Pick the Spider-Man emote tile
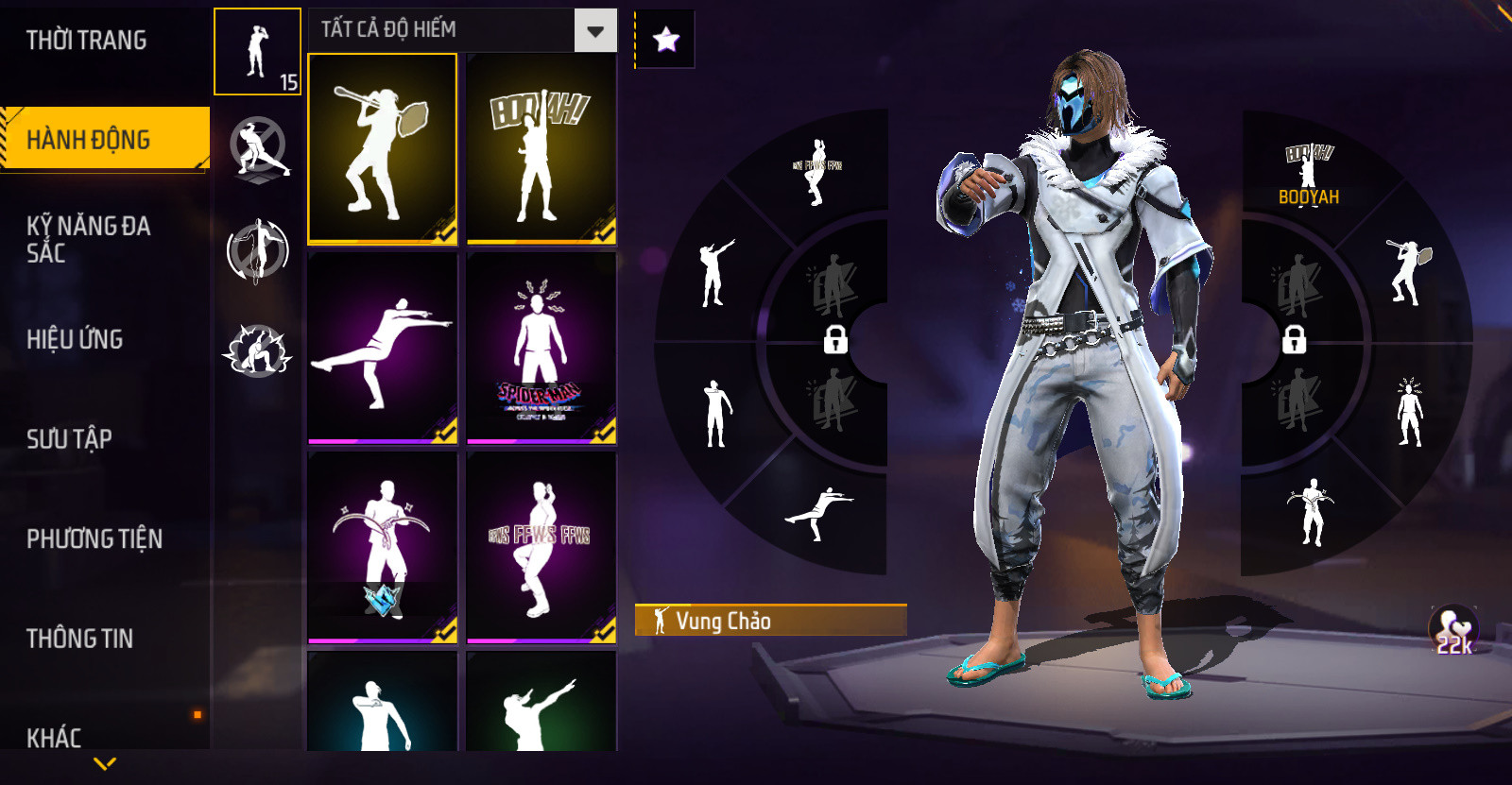 tap(541, 348)
